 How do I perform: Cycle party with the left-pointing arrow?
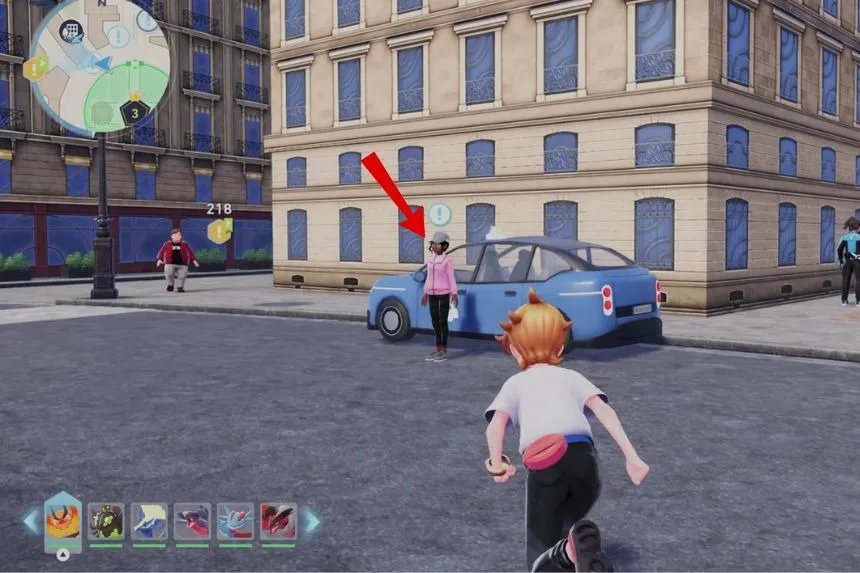pyautogui.click(x=30, y=521)
